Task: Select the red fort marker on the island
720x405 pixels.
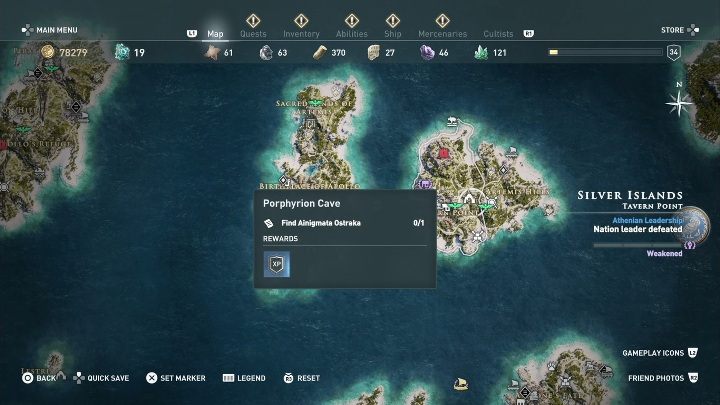Action: (x=444, y=155)
